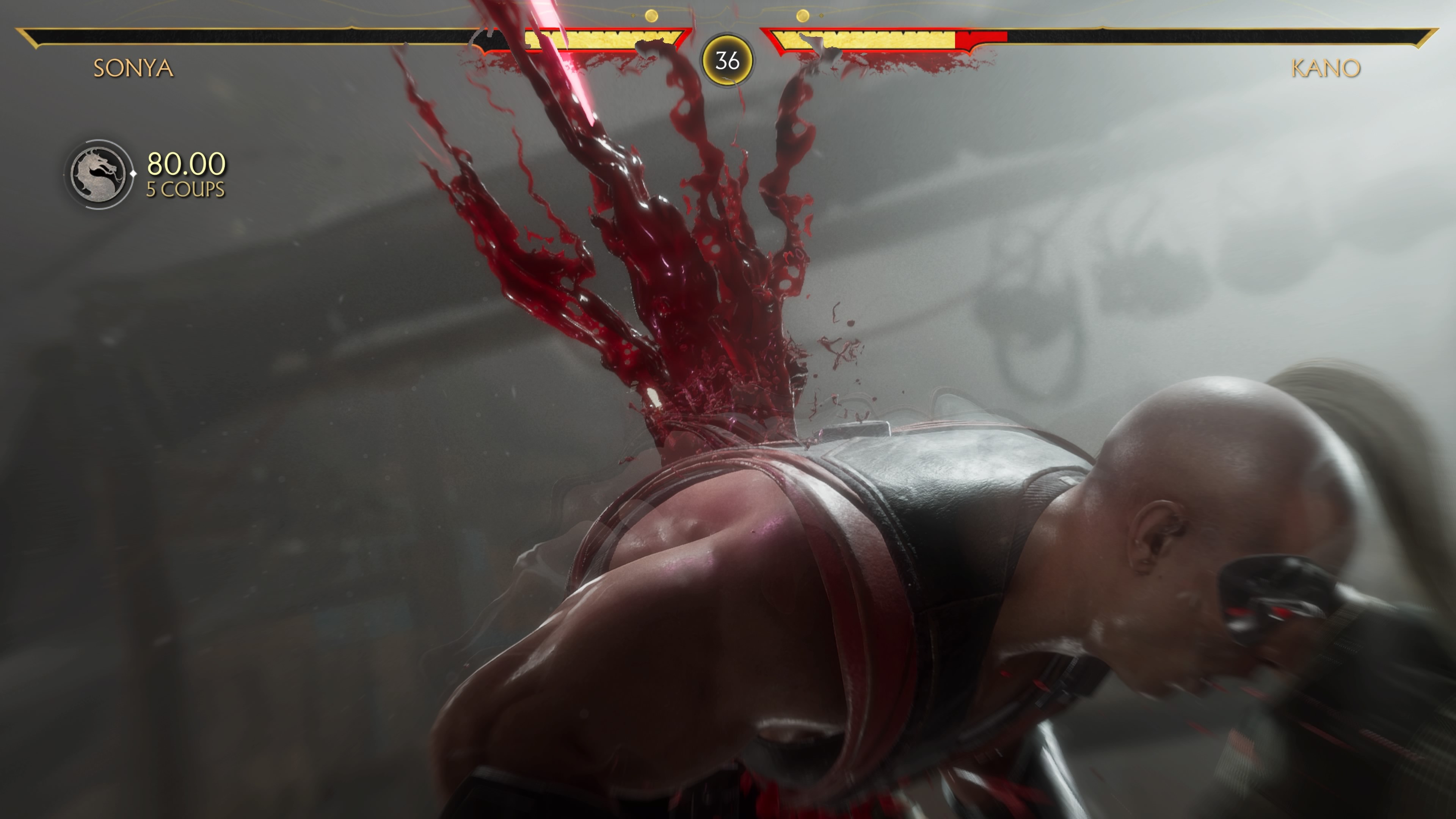Click Sonya's round-win pip above her health bar
This screenshot has width=1456, height=819.
pos(652,15)
